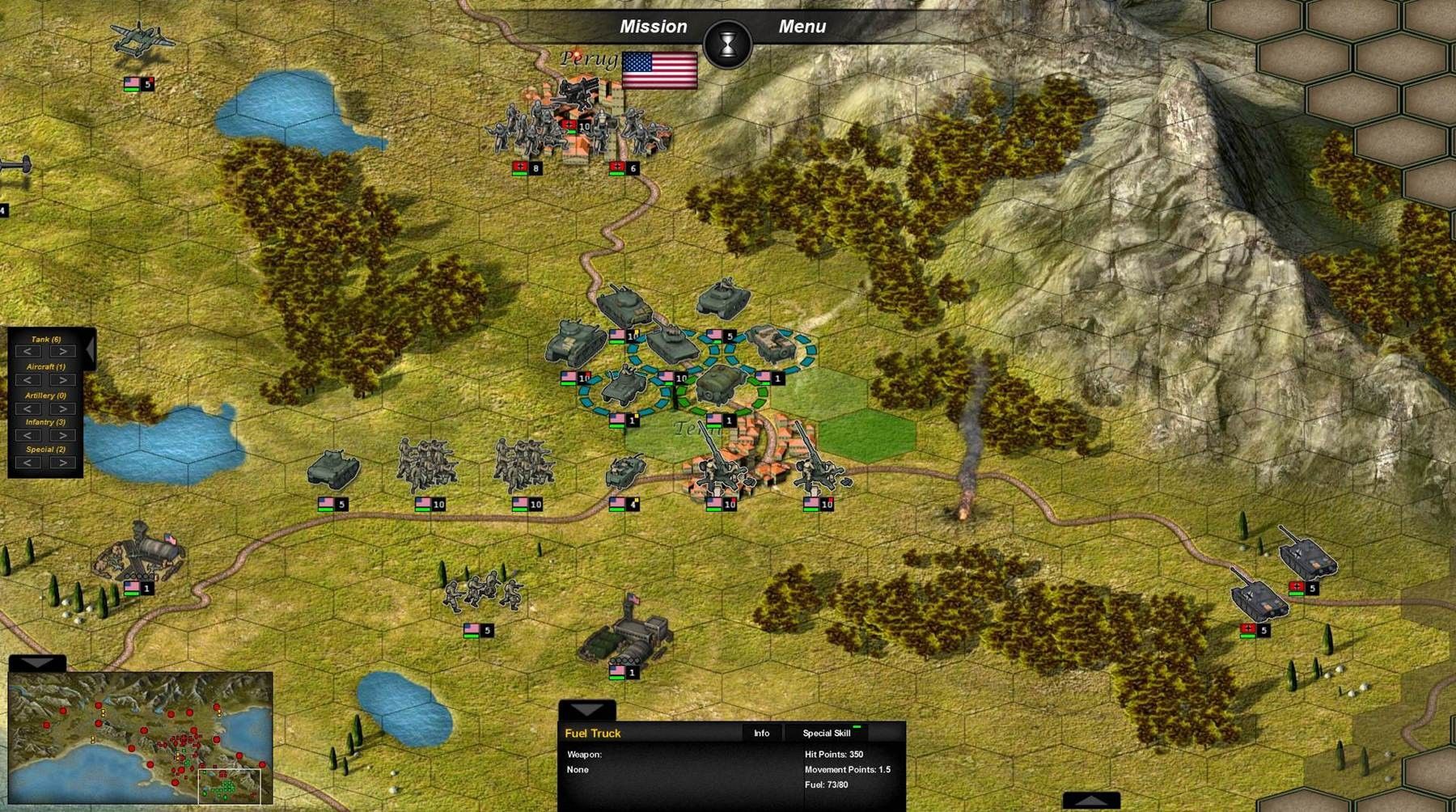Image resolution: width=1456 pixels, height=812 pixels.
Task: Select the next Aircraft unit
Action: pyautogui.click(x=63, y=380)
